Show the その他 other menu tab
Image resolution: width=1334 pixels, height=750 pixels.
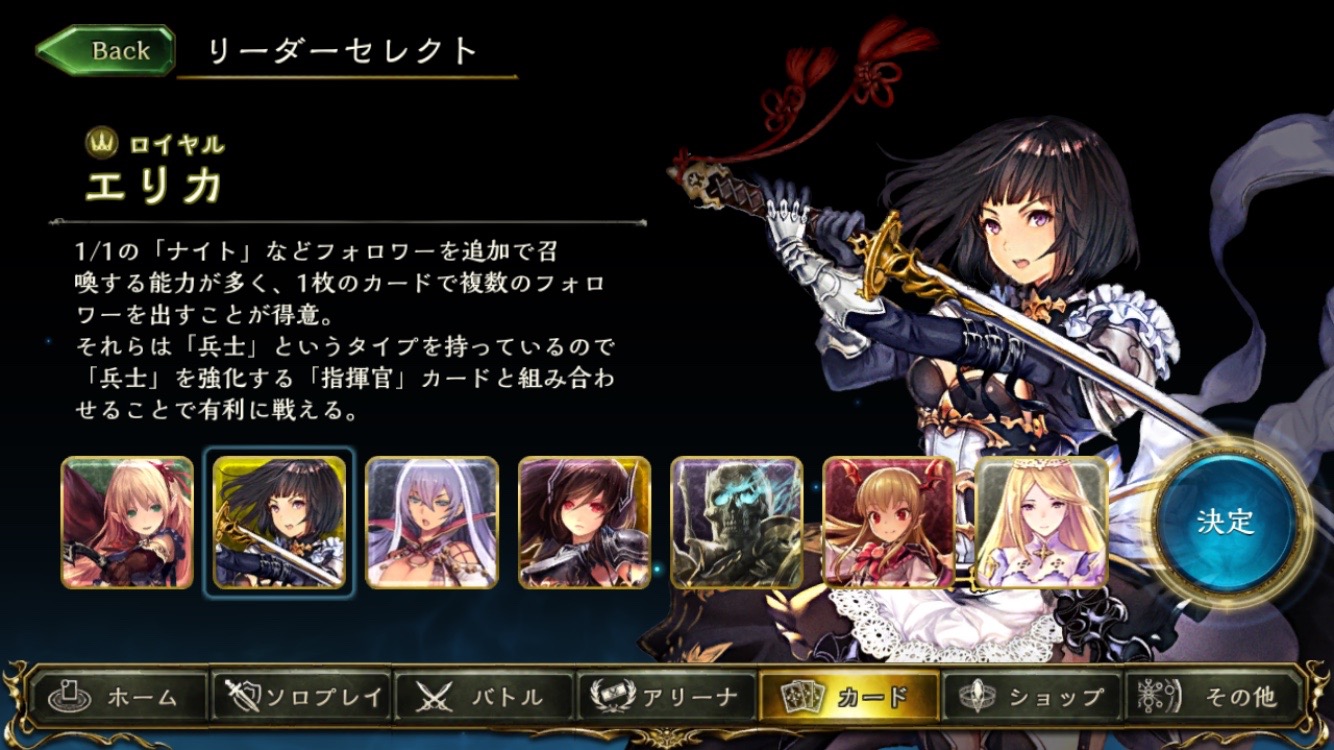[1214, 696]
